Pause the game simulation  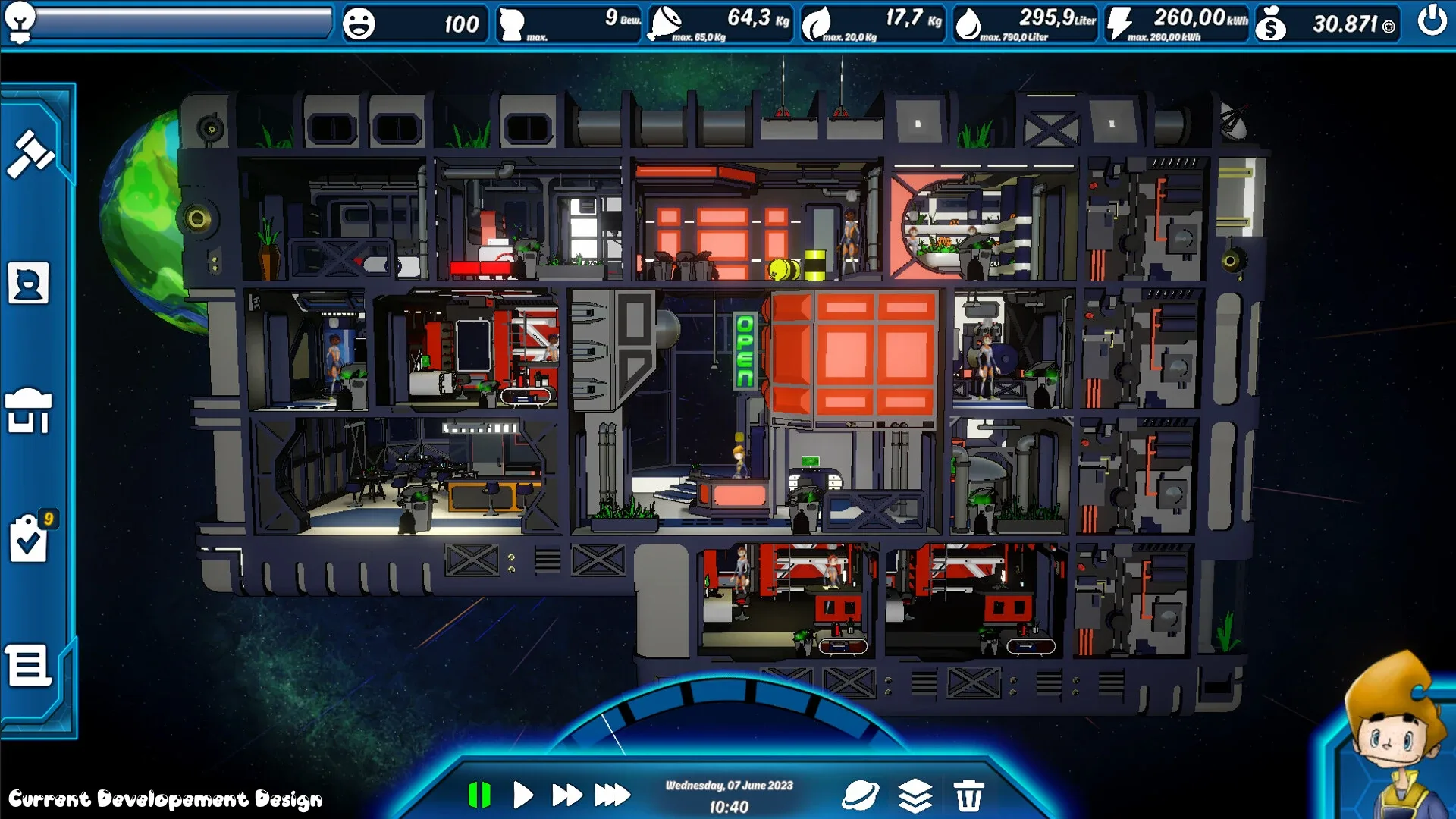479,795
